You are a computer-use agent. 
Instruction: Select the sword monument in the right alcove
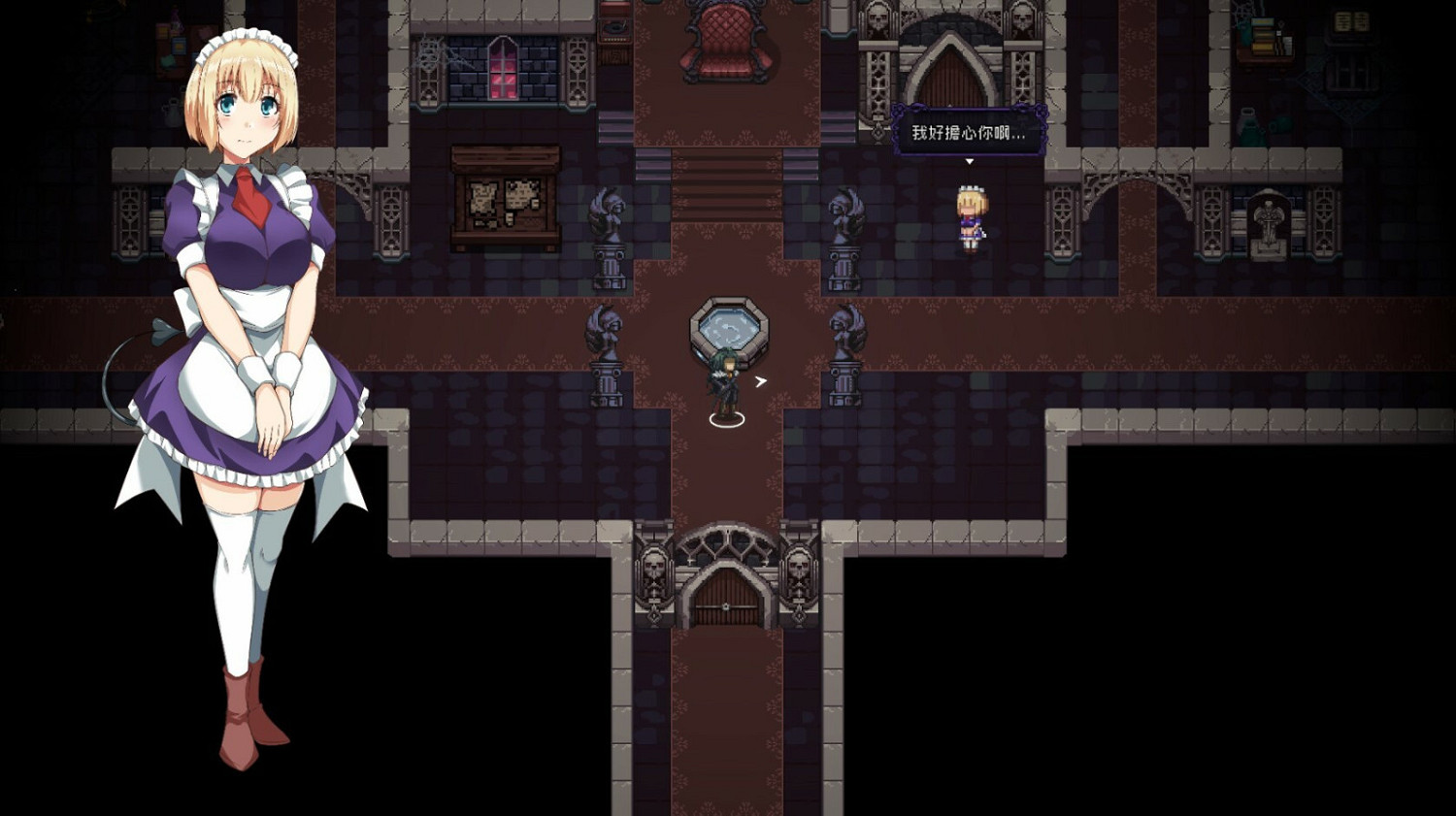1270,227
